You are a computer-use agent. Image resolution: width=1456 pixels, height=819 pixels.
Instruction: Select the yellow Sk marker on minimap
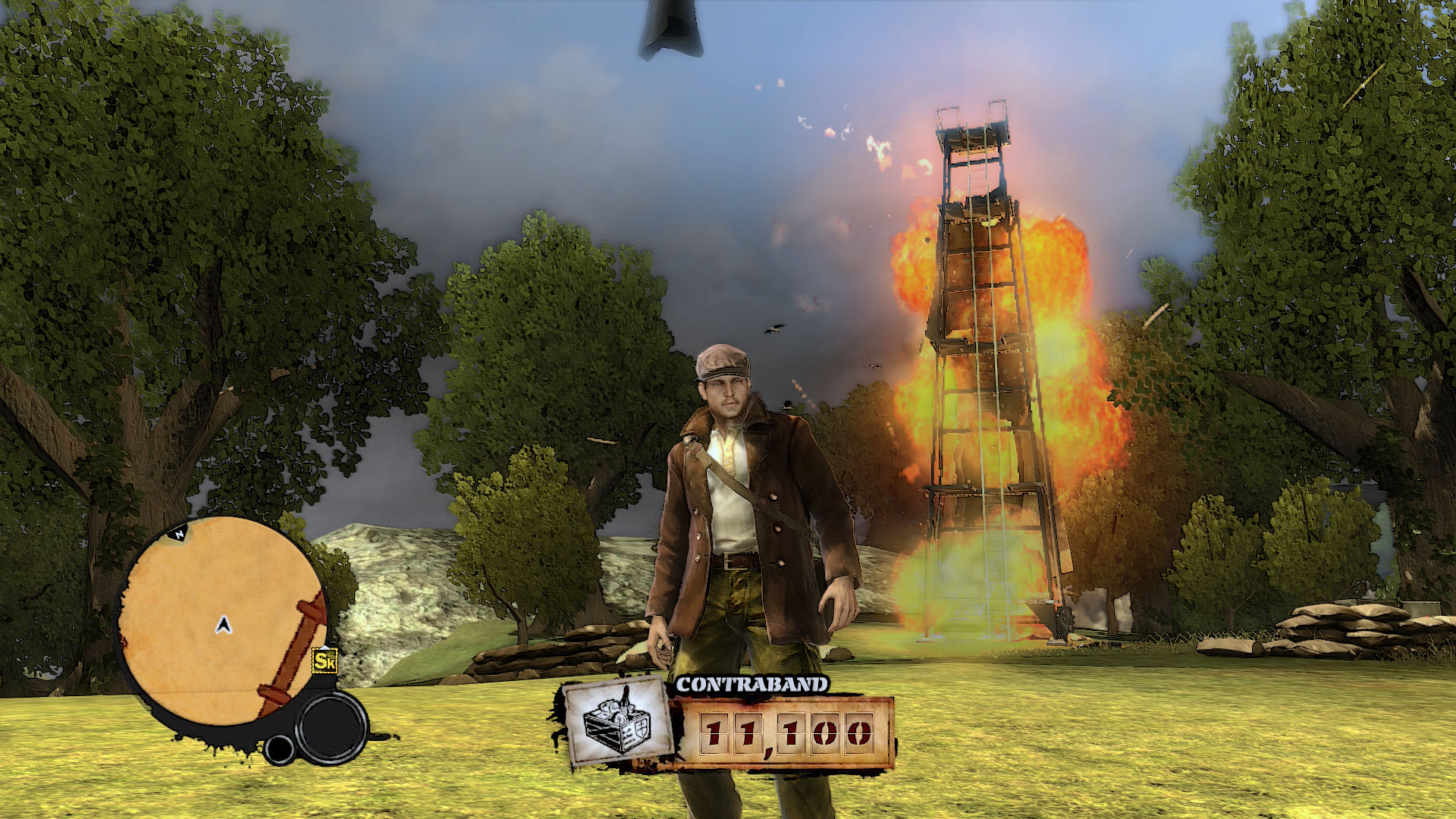click(325, 661)
